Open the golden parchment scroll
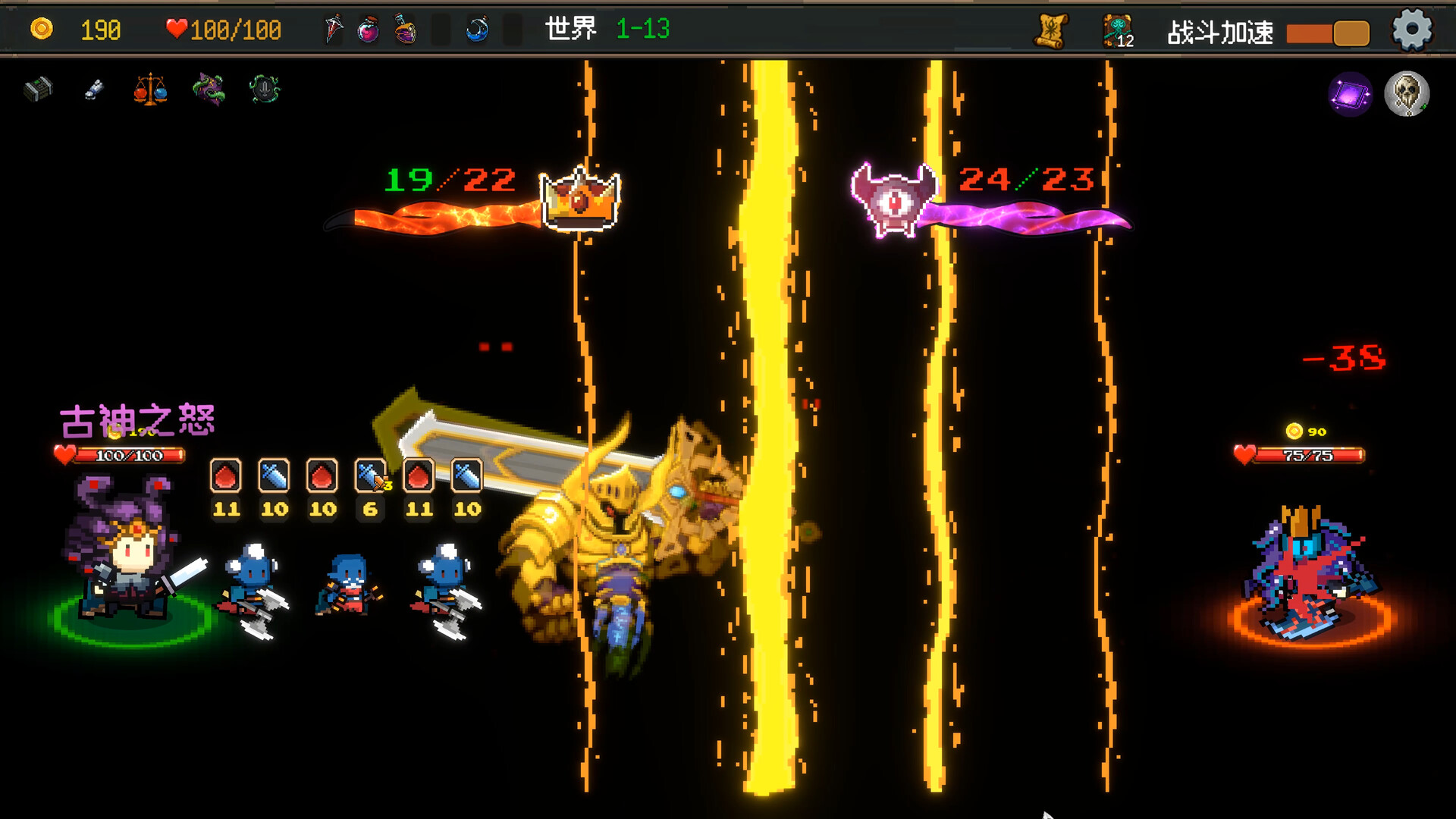 1051,31
